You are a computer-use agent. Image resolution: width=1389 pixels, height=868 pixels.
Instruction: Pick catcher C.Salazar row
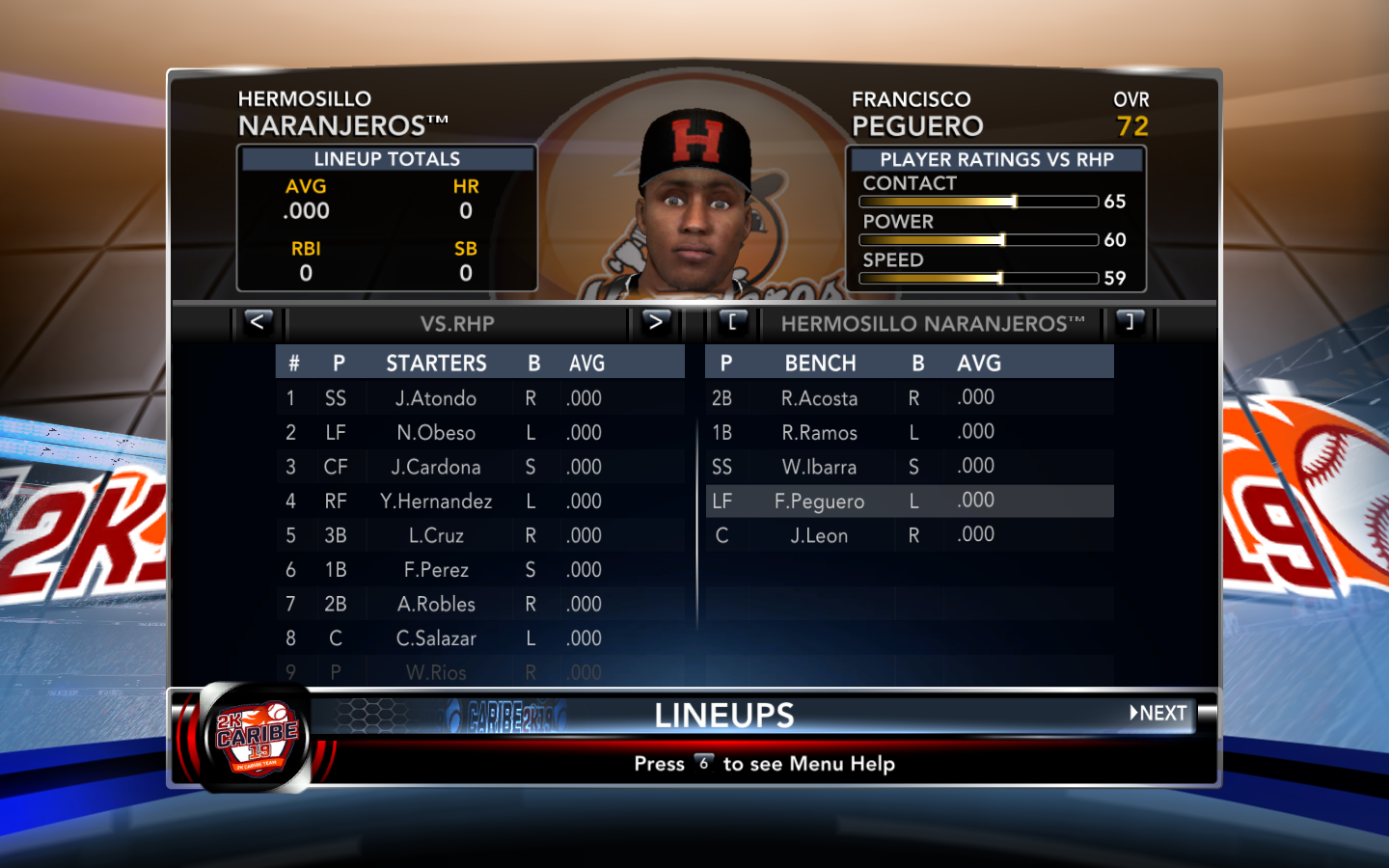(436, 638)
